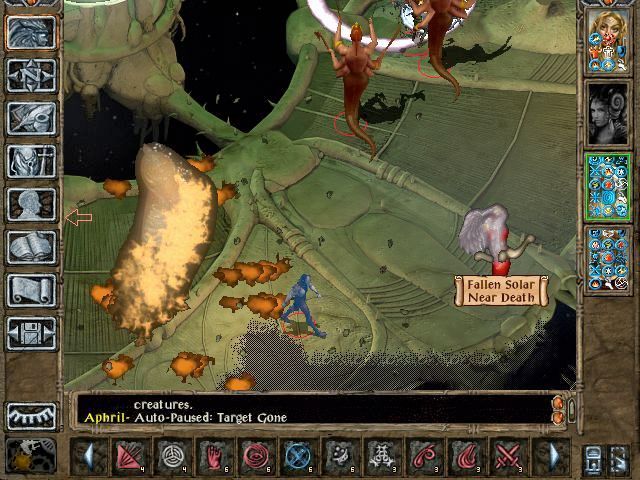This screenshot has height=480, width=640.
Task: Activate the crossed red swords spell
Action: click(x=511, y=456)
